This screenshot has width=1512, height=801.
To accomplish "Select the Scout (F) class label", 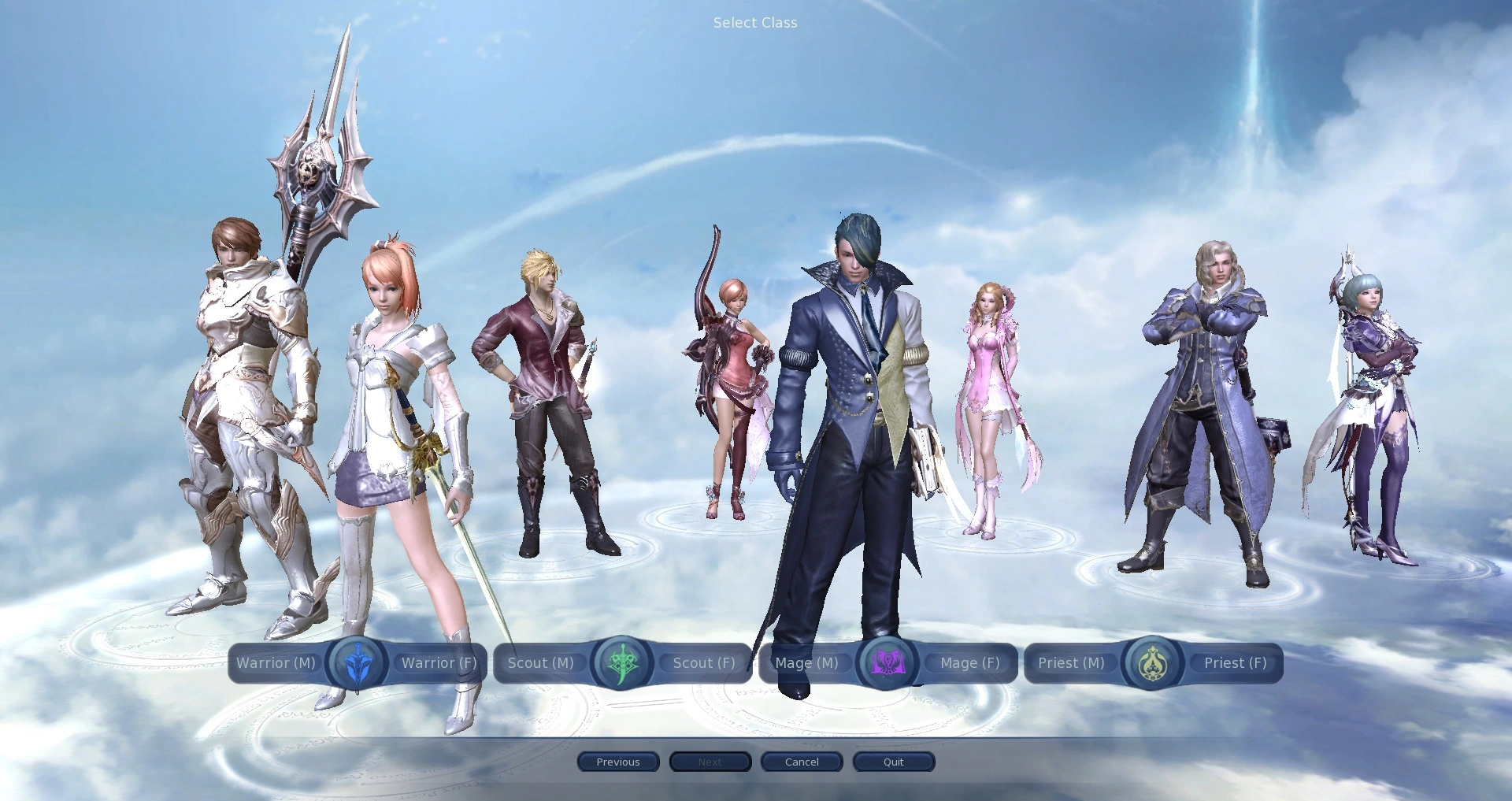I will [x=703, y=663].
